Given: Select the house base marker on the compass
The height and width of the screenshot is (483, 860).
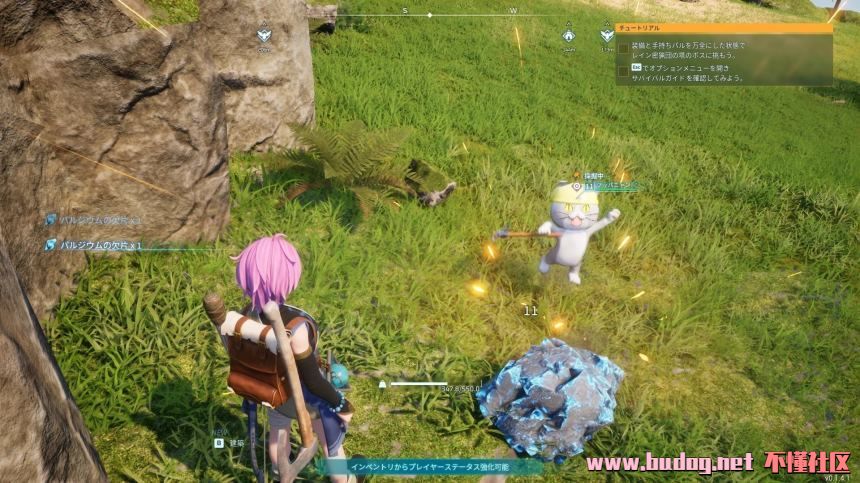Looking at the screenshot, I should [568, 36].
